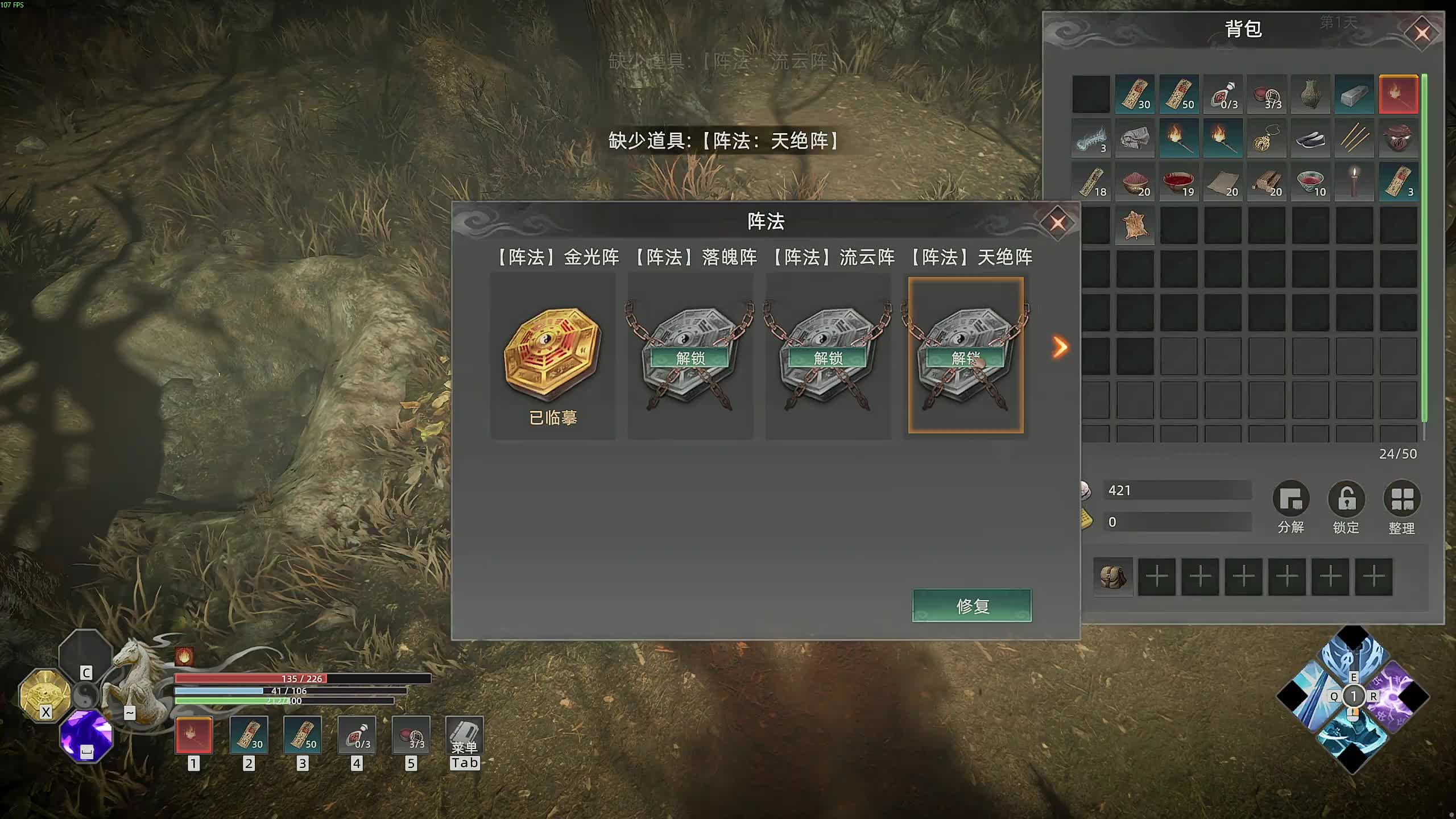Select the golden 金光阵 formation tile

pyautogui.click(x=552, y=353)
